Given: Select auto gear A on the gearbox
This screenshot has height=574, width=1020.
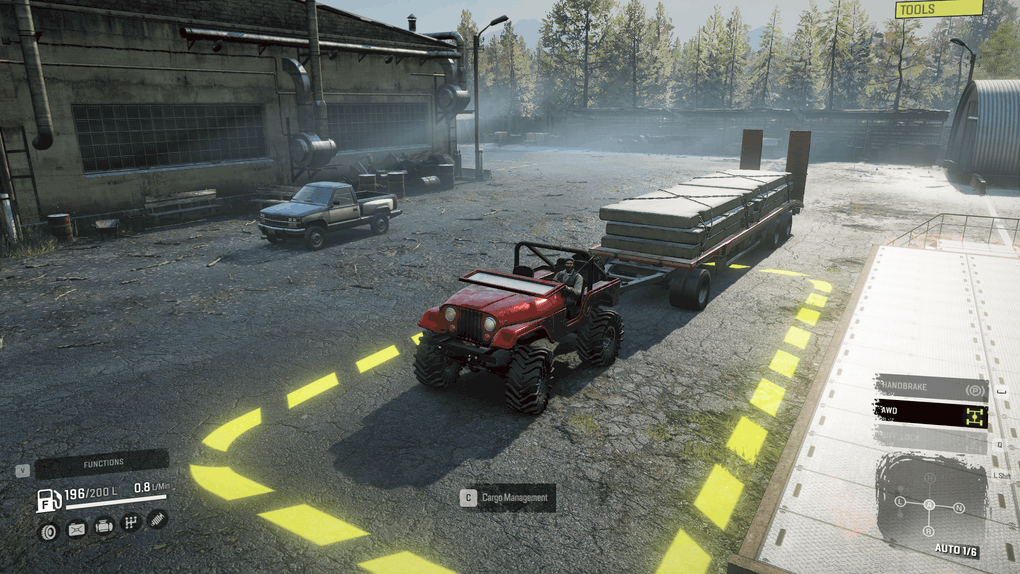Looking at the screenshot, I should (x=929, y=505).
